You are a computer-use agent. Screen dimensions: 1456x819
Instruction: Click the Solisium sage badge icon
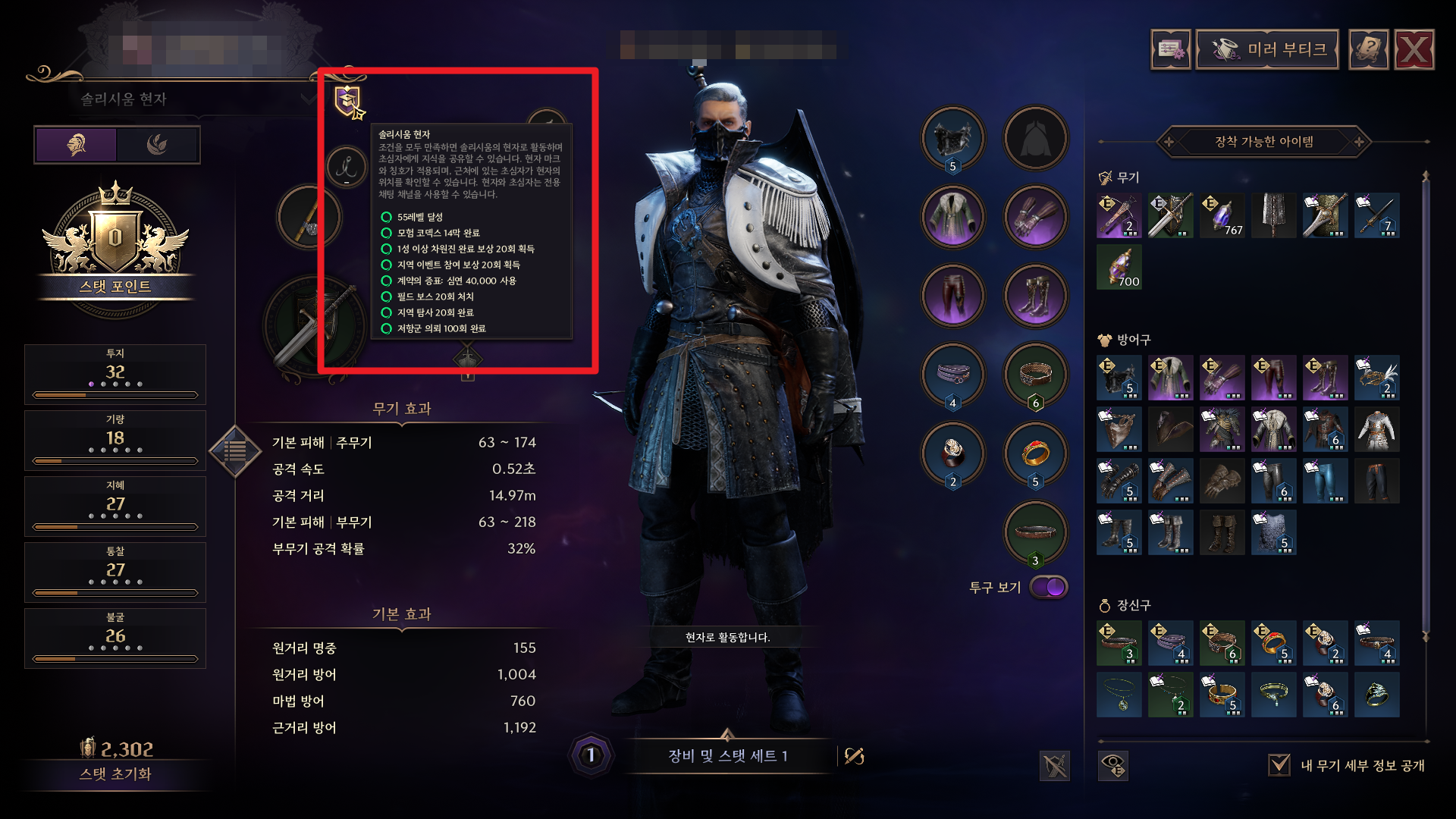tap(349, 101)
